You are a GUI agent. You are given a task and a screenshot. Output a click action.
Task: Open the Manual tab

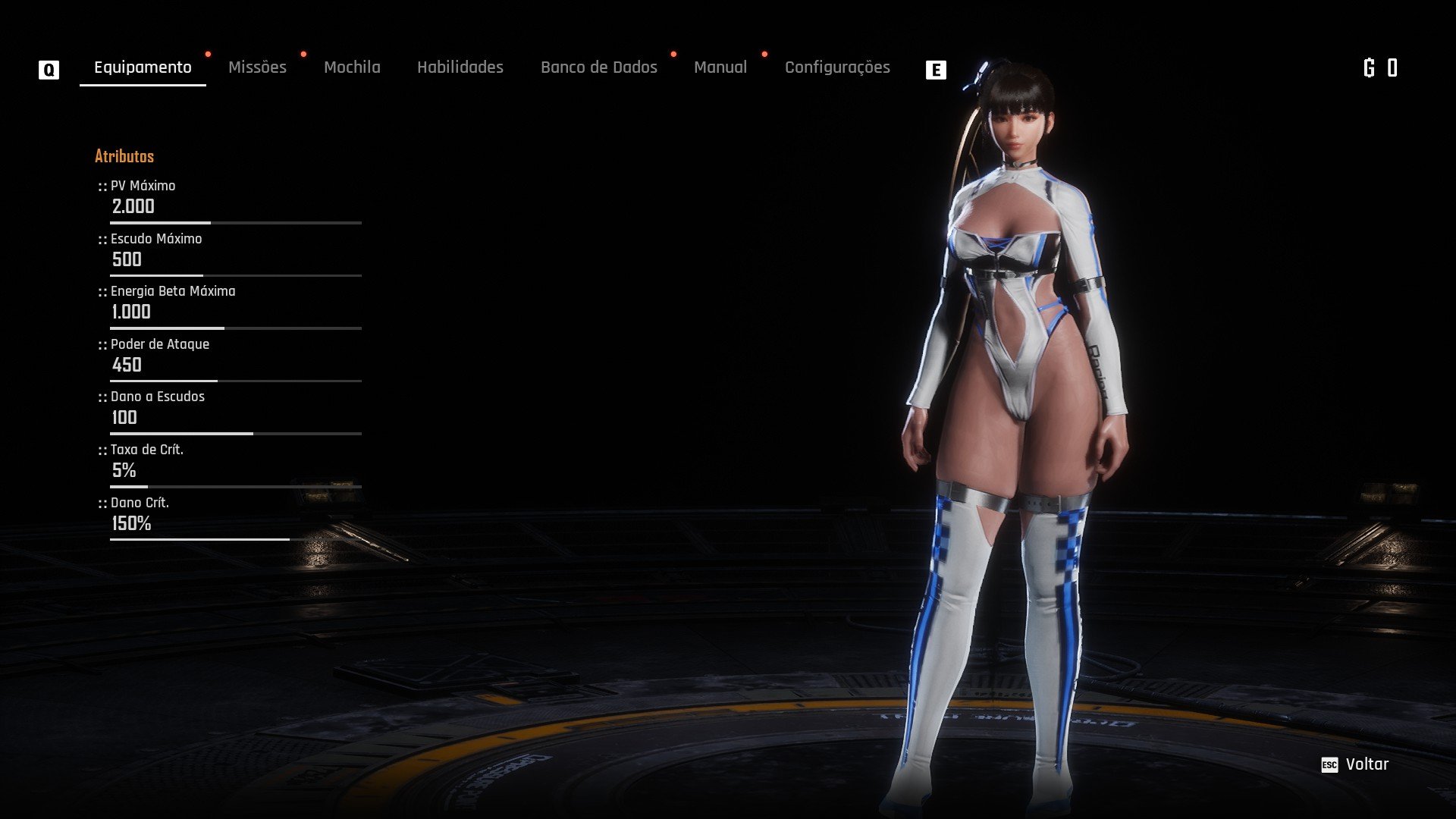[x=720, y=67]
